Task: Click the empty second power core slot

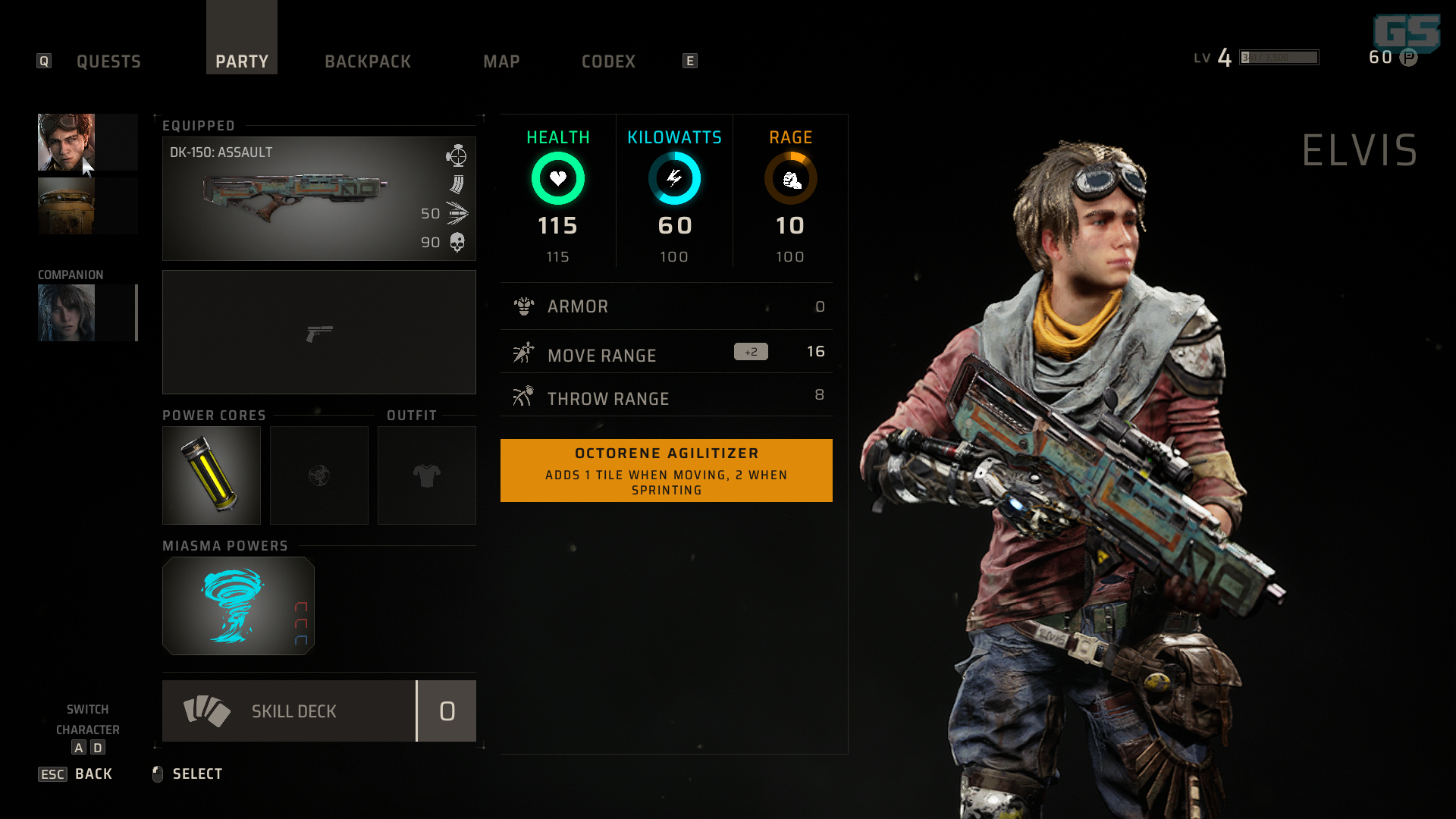Action: click(x=318, y=475)
